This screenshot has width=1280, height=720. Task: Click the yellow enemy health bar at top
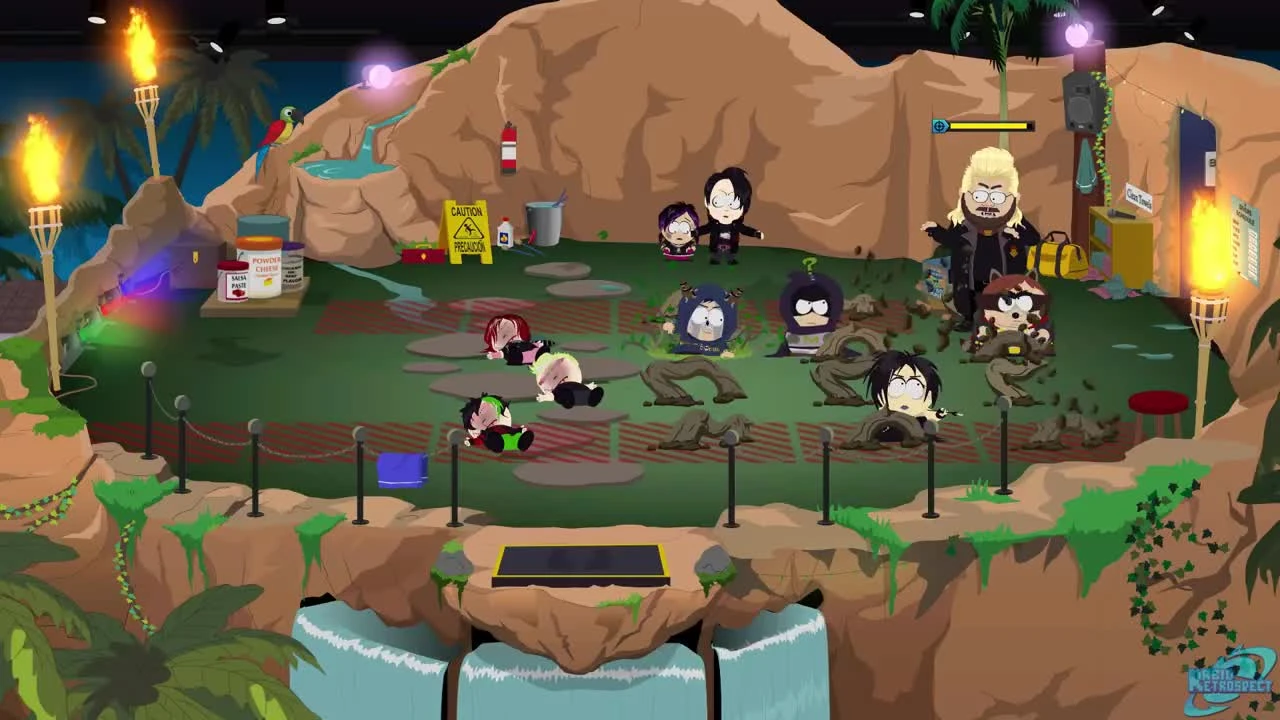point(990,127)
